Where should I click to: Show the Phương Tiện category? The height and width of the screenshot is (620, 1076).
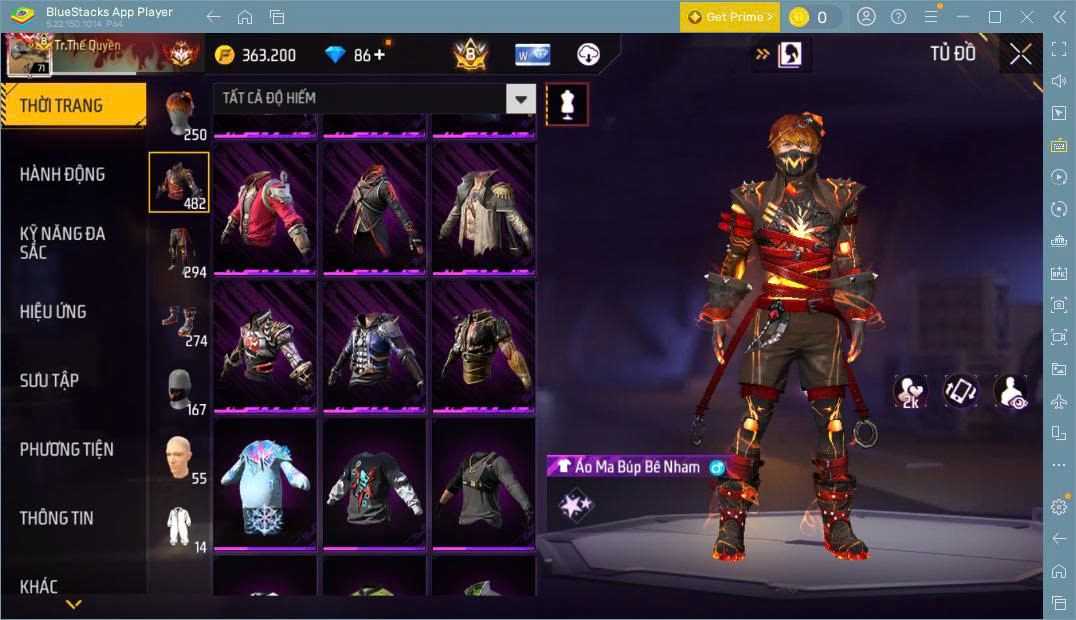coord(66,449)
